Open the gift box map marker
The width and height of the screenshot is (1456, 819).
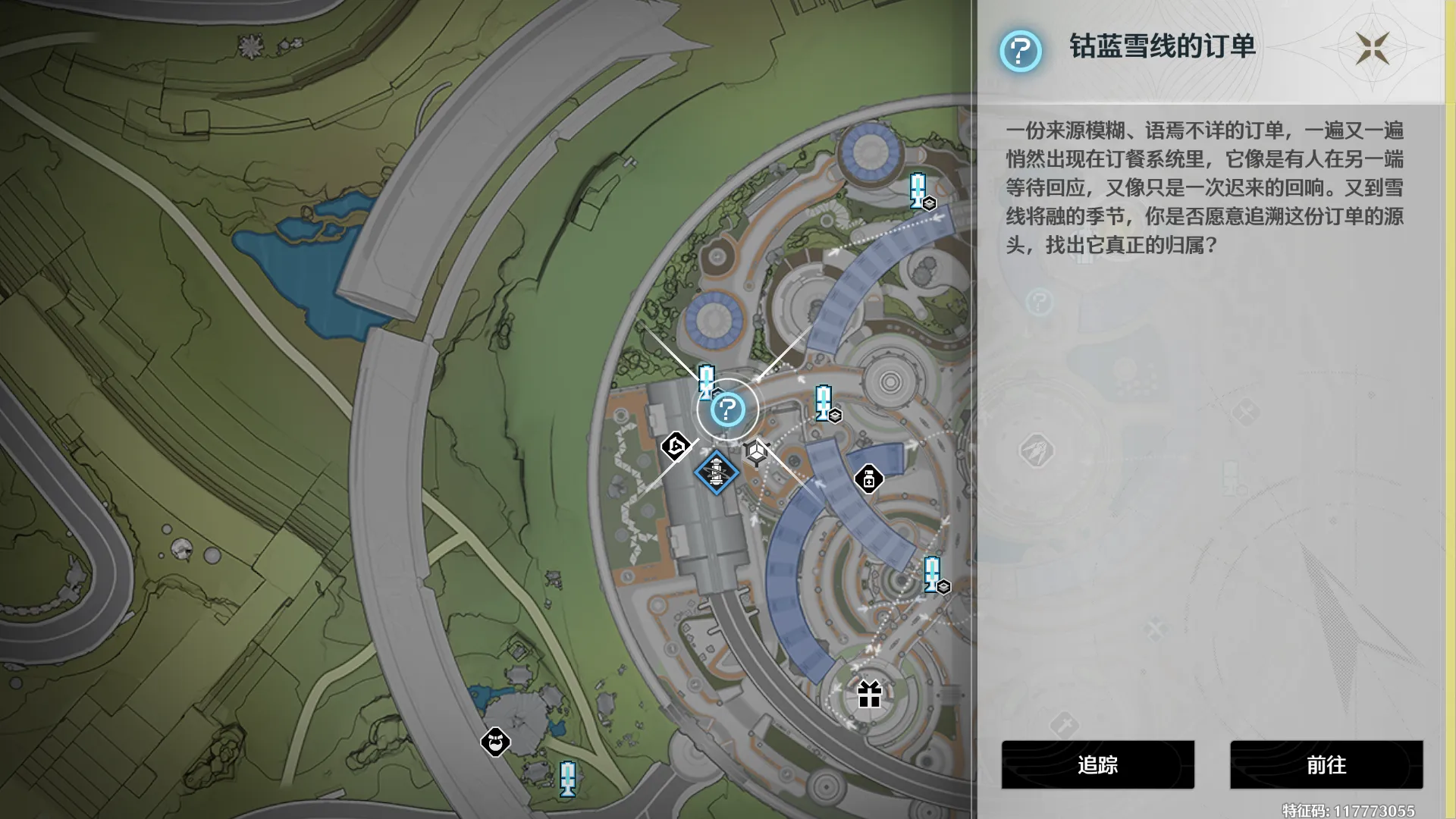coord(869,694)
